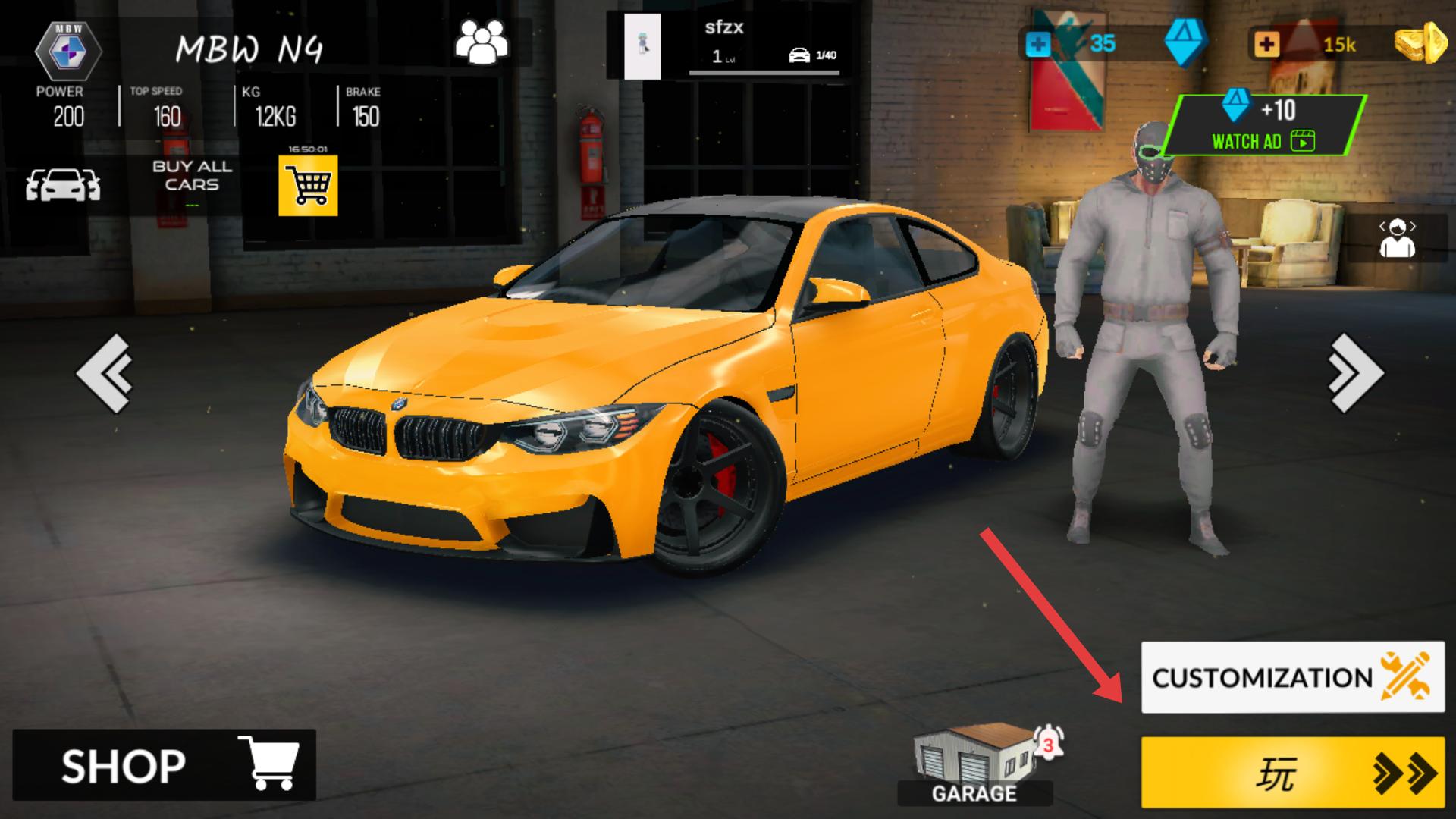
Task: Show the next car
Action: tap(1356, 372)
